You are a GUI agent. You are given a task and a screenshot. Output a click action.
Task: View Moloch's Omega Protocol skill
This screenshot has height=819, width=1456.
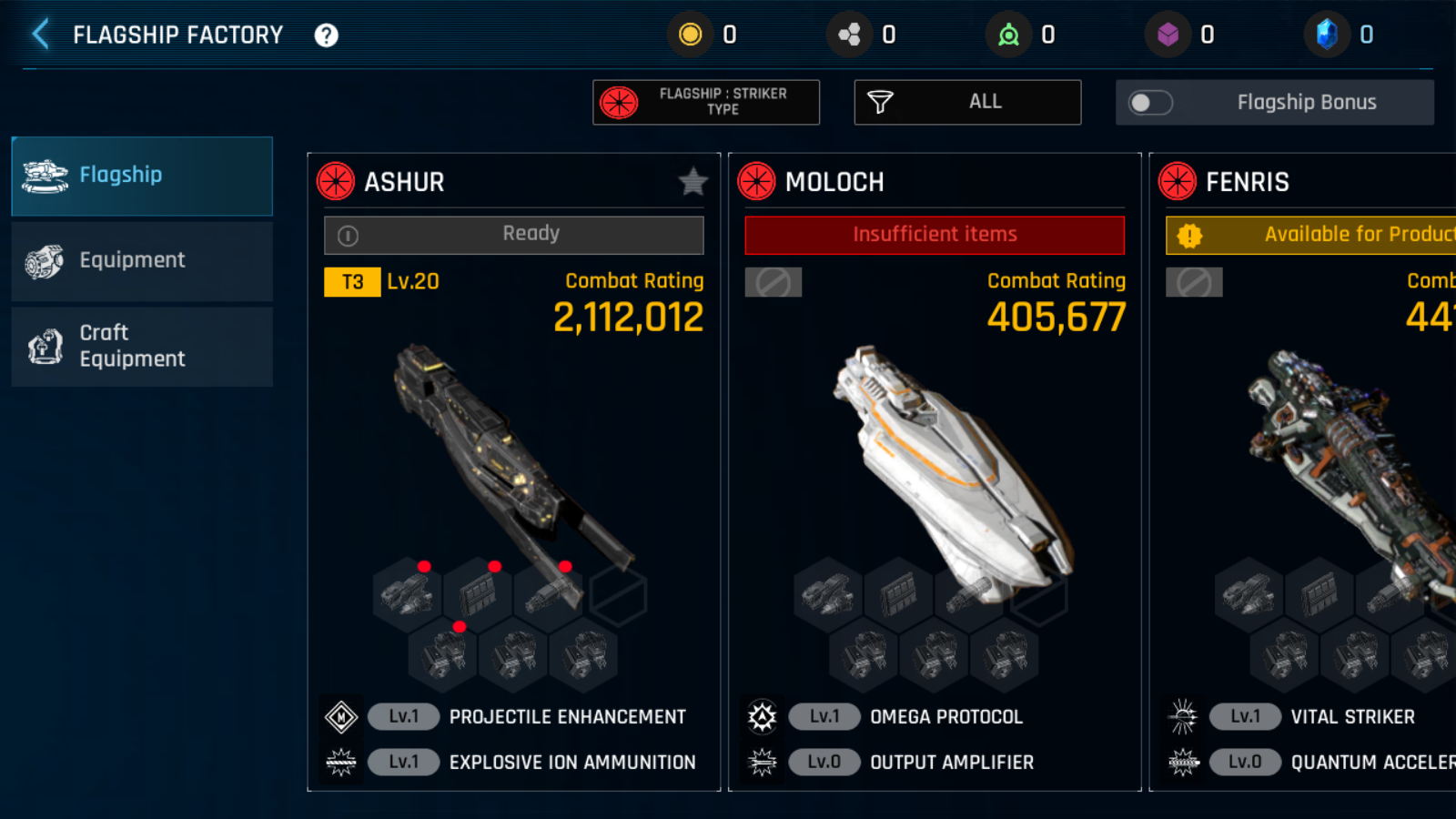945,717
